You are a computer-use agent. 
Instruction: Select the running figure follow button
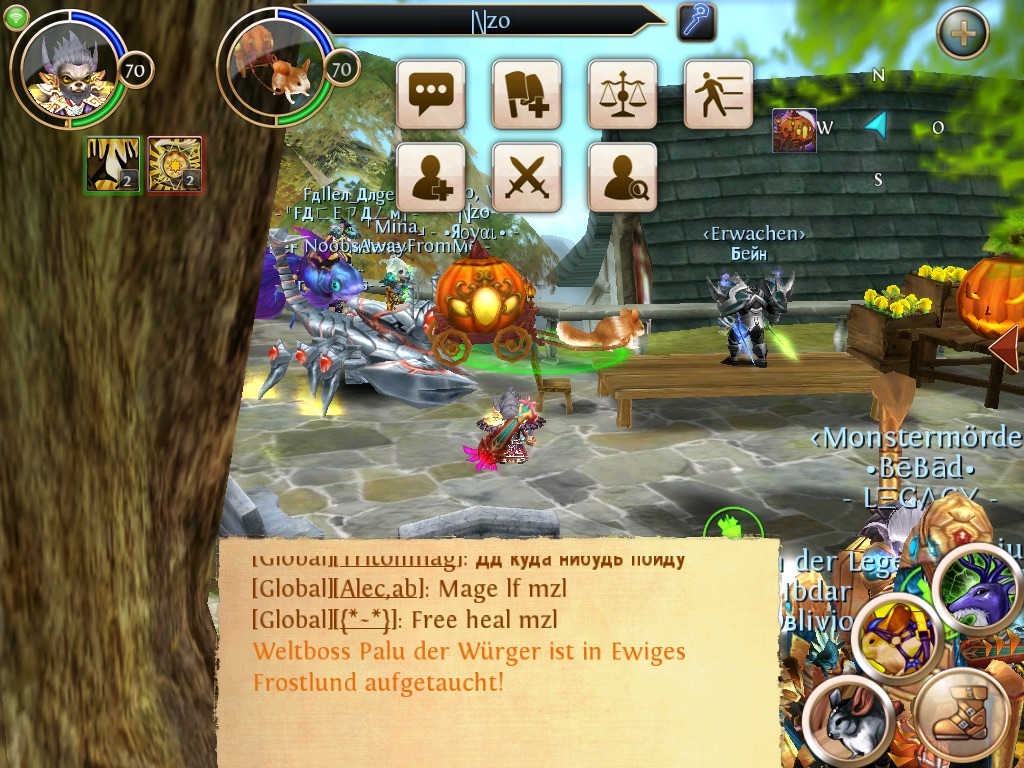click(718, 94)
